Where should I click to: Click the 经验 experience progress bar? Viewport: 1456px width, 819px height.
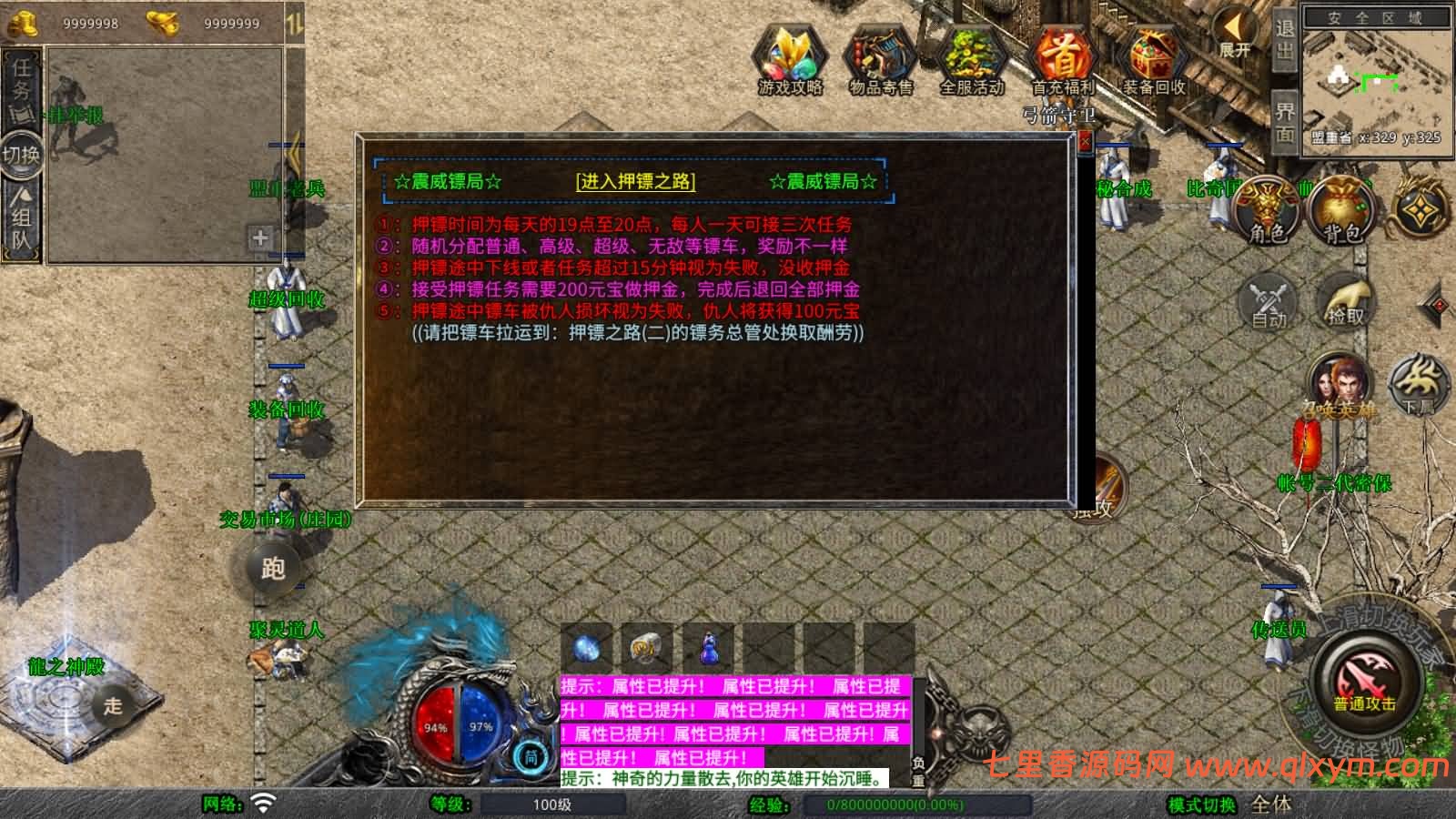tap(883, 805)
